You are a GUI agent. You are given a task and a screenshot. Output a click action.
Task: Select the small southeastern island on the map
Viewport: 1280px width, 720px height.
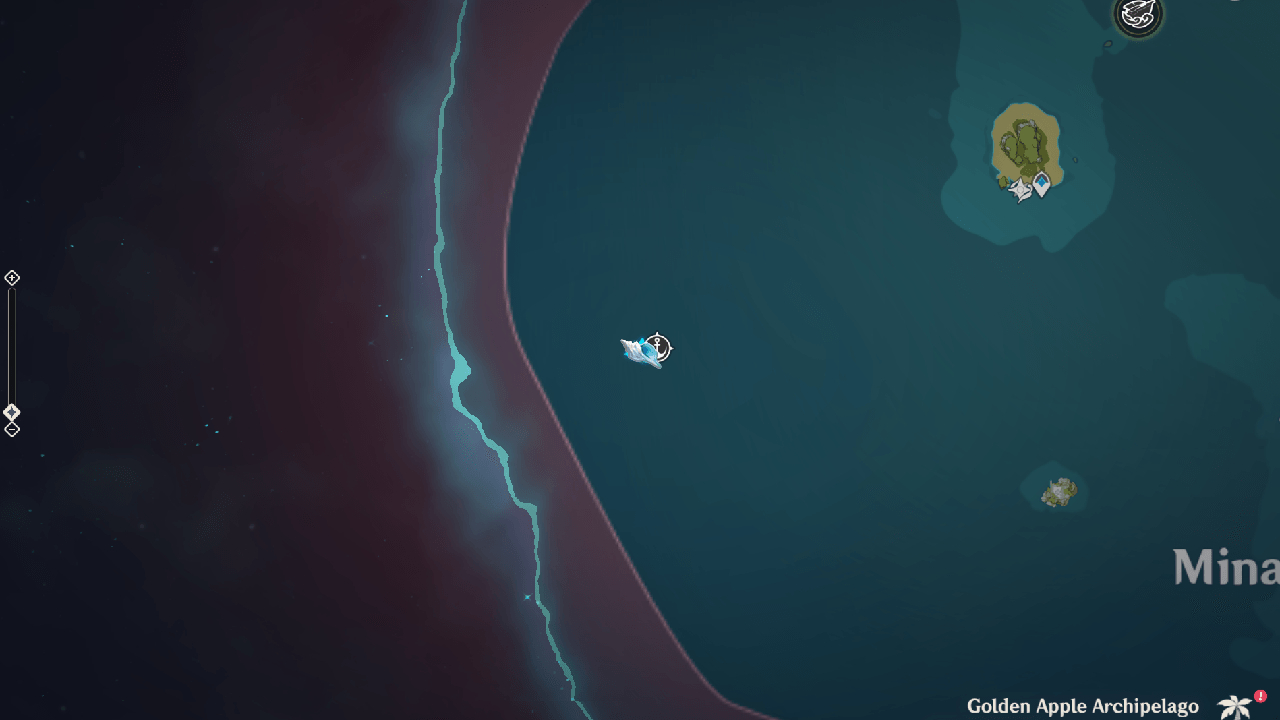[1058, 490]
